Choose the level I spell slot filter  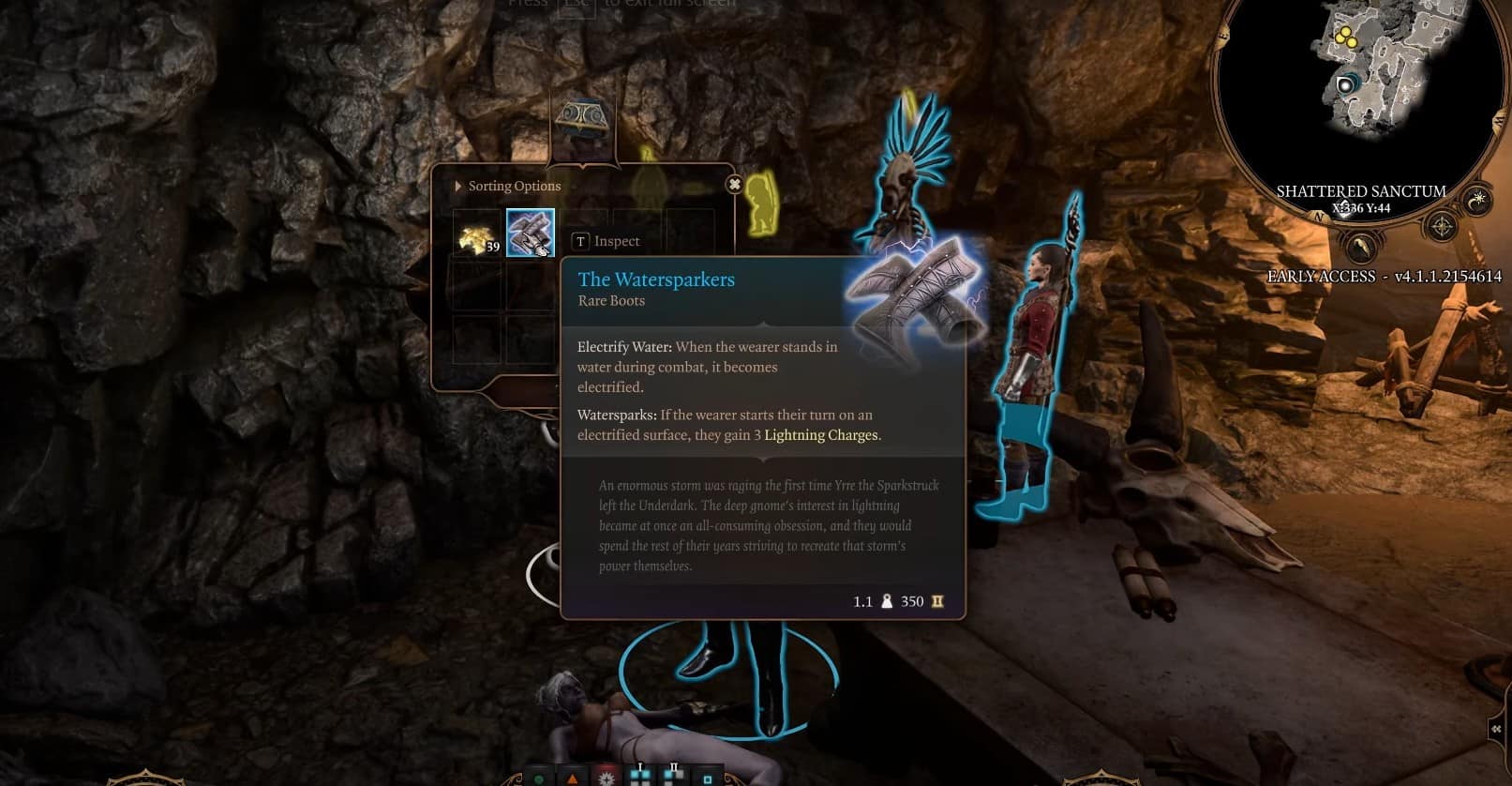640,776
